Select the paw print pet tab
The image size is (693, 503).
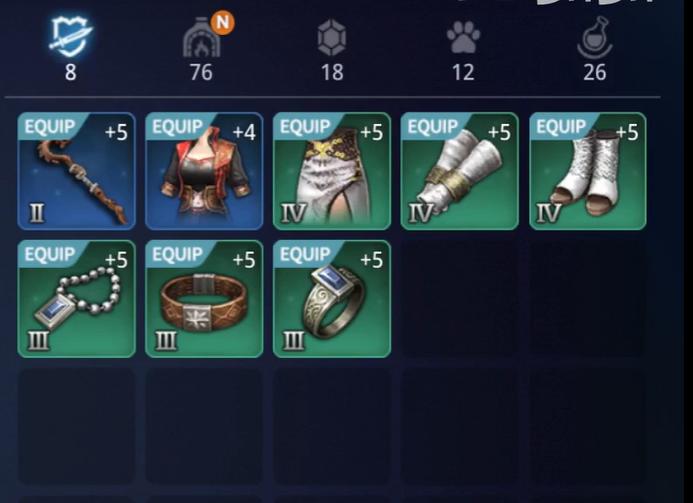462,40
